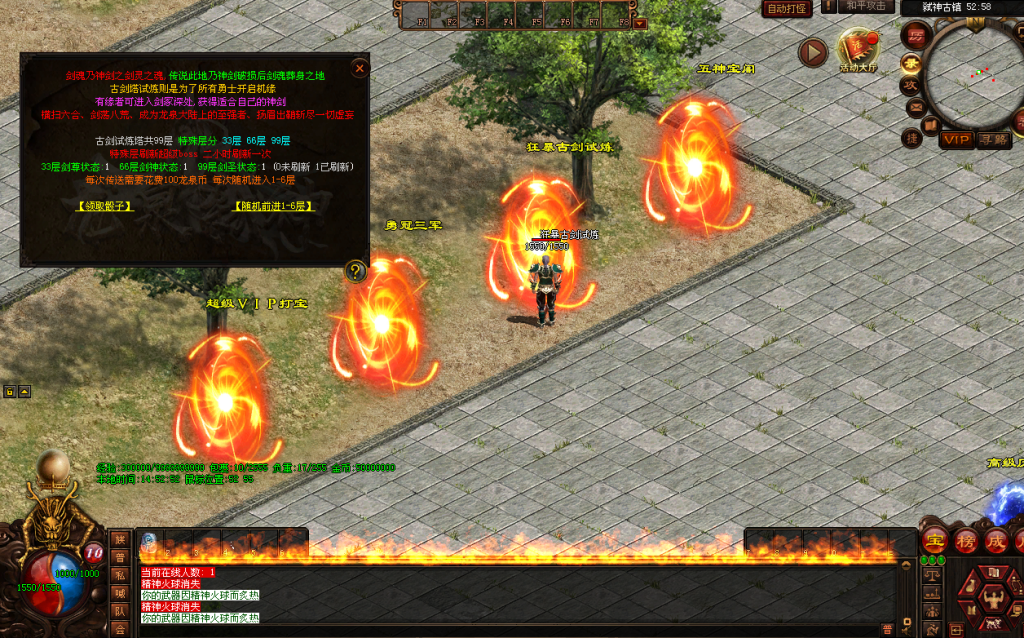Open the yellow question mark help button
The width and height of the screenshot is (1024, 638).
355,270
